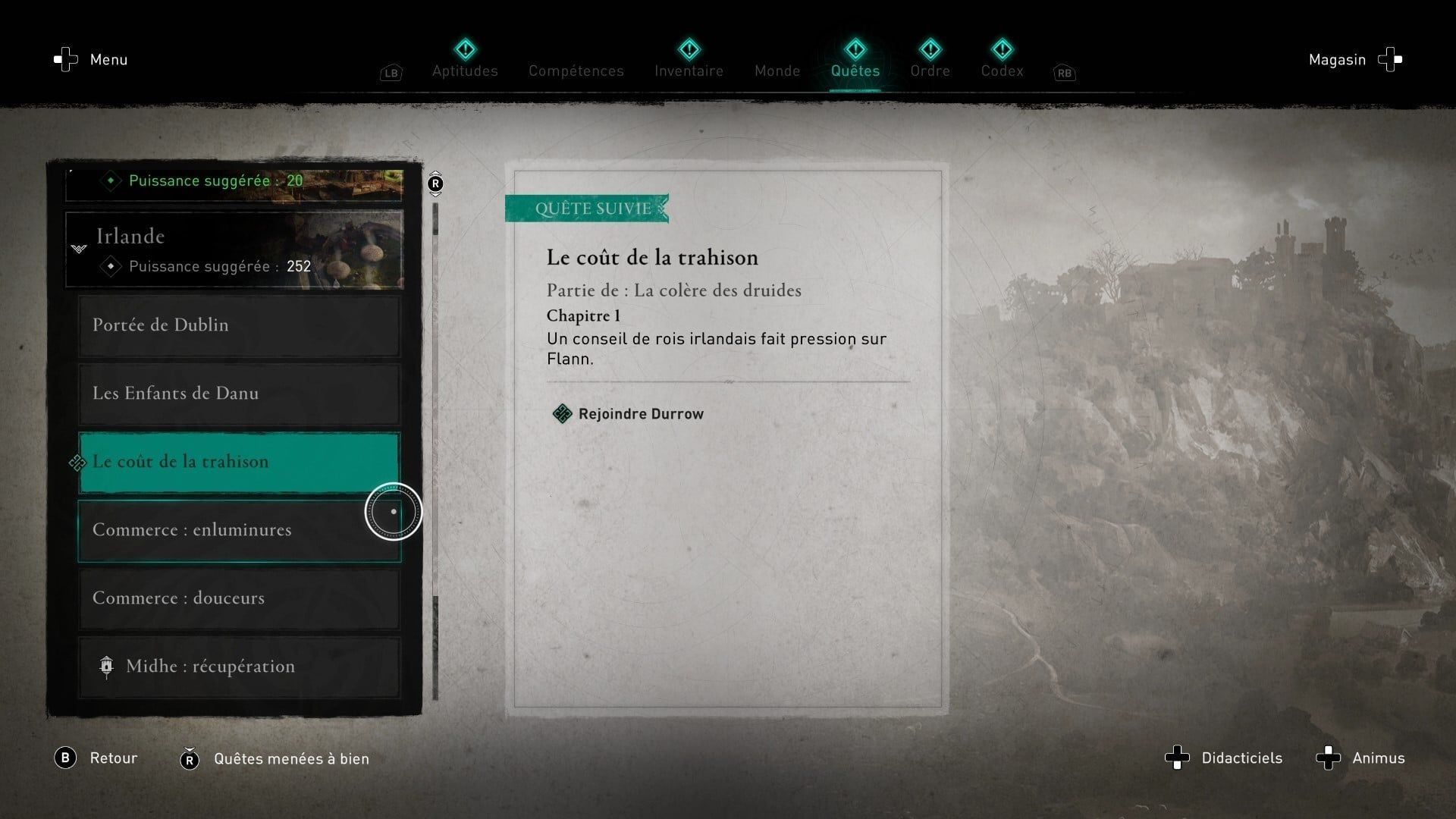Click the RB bumper icon near Codex

(x=1064, y=73)
